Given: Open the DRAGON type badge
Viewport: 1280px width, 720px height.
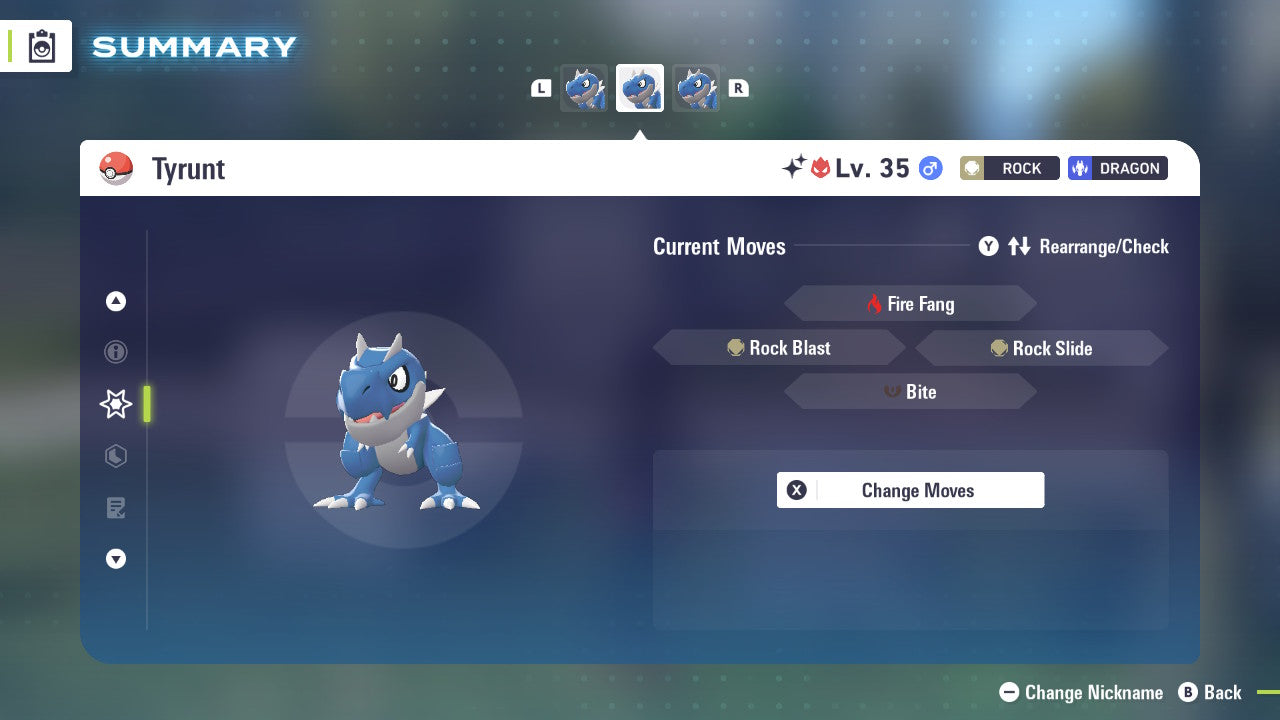Looking at the screenshot, I should 1117,168.
